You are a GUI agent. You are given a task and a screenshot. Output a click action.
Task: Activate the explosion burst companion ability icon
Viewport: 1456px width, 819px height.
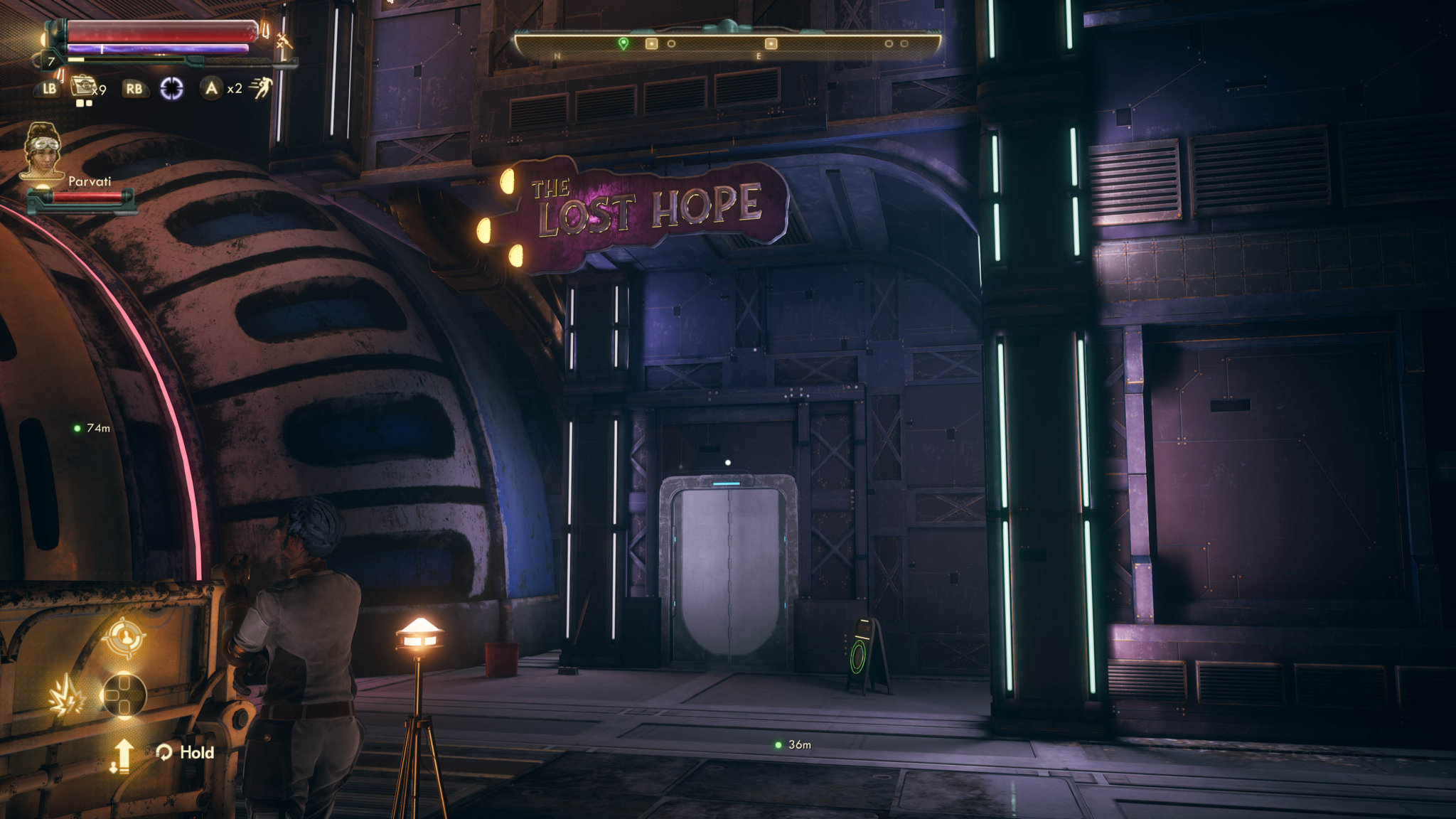click(x=67, y=696)
